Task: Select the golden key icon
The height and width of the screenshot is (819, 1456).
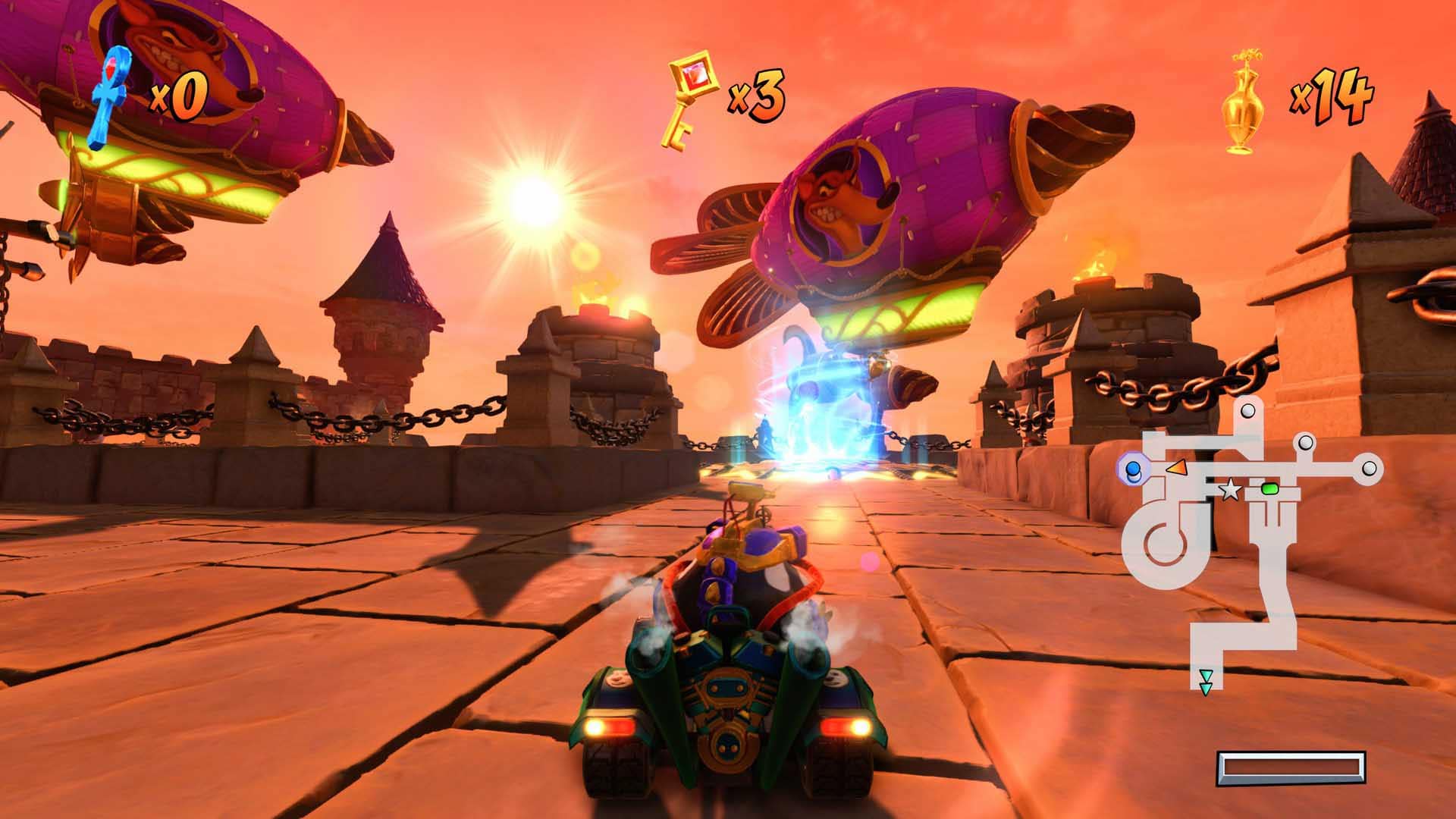Action: (688, 101)
